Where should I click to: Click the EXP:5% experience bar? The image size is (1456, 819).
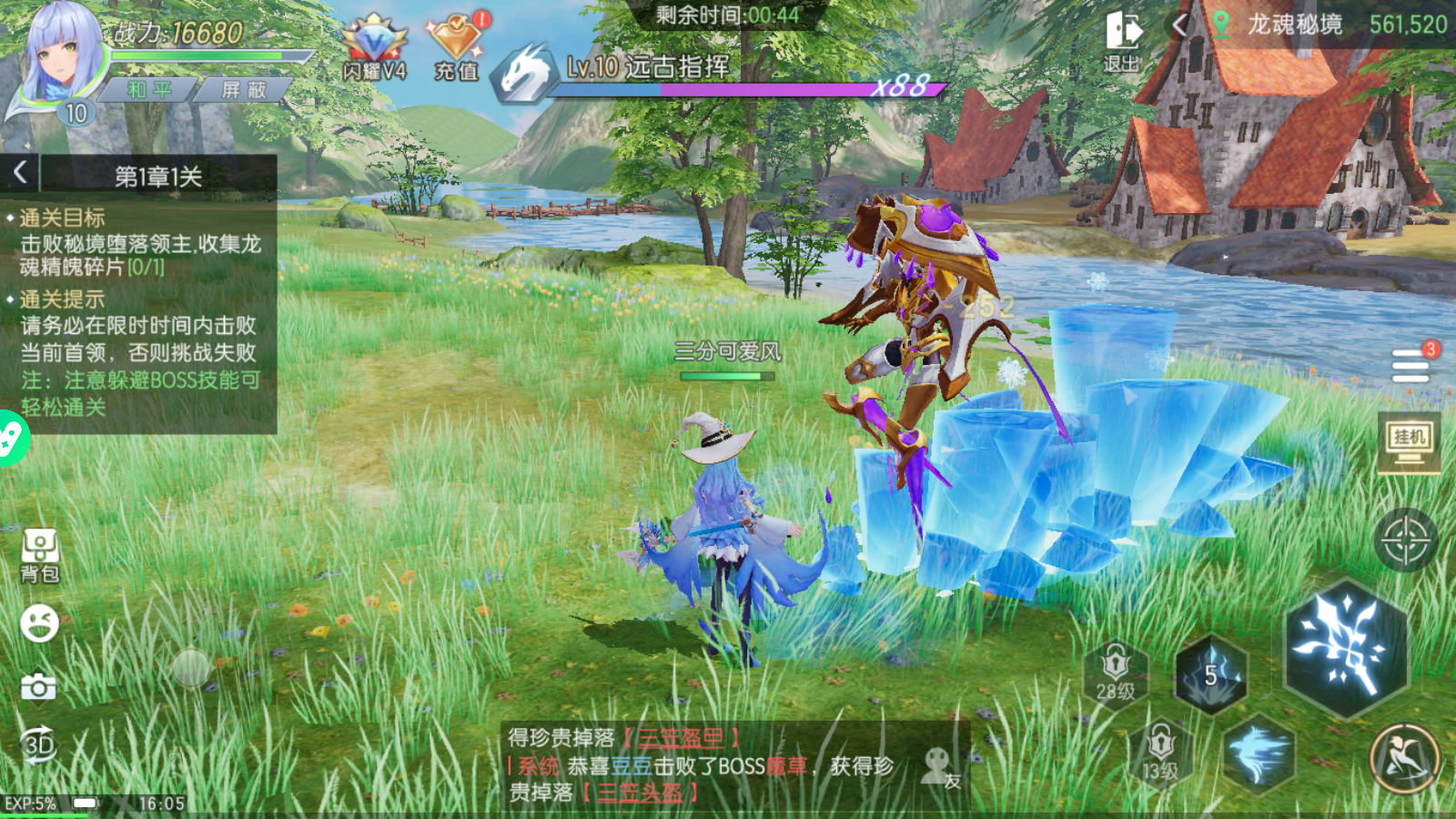[x=32, y=803]
